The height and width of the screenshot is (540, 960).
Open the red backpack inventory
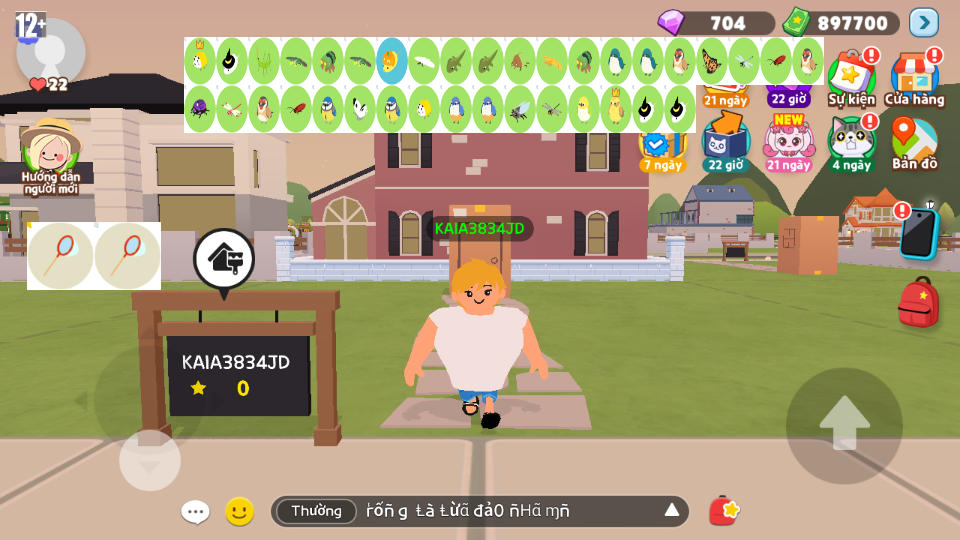click(x=918, y=302)
